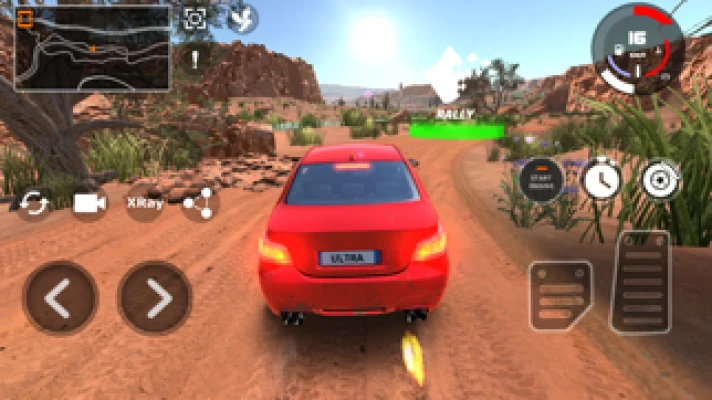Tap the focus frame icon beside the minimap
The image size is (712, 400).
pos(195,19)
